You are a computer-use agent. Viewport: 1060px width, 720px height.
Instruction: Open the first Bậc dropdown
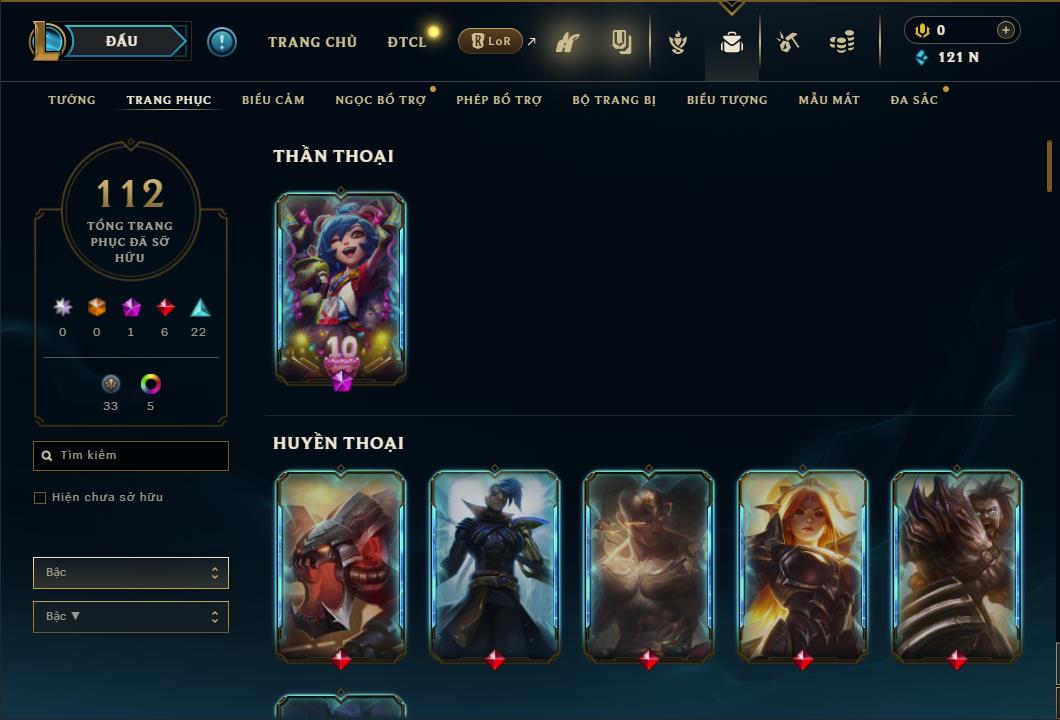point(131,573)
